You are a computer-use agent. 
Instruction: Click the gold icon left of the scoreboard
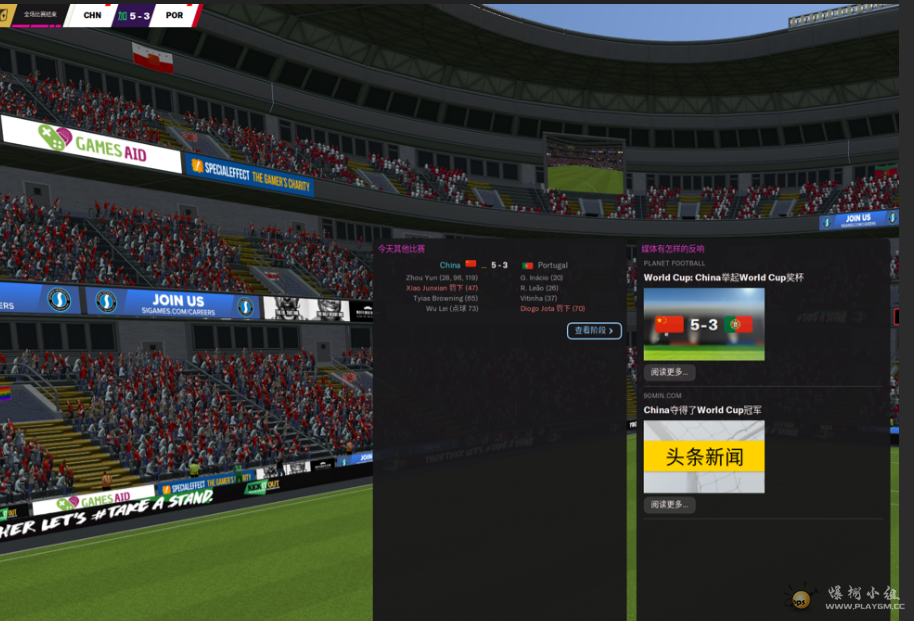tap(5, 16)
